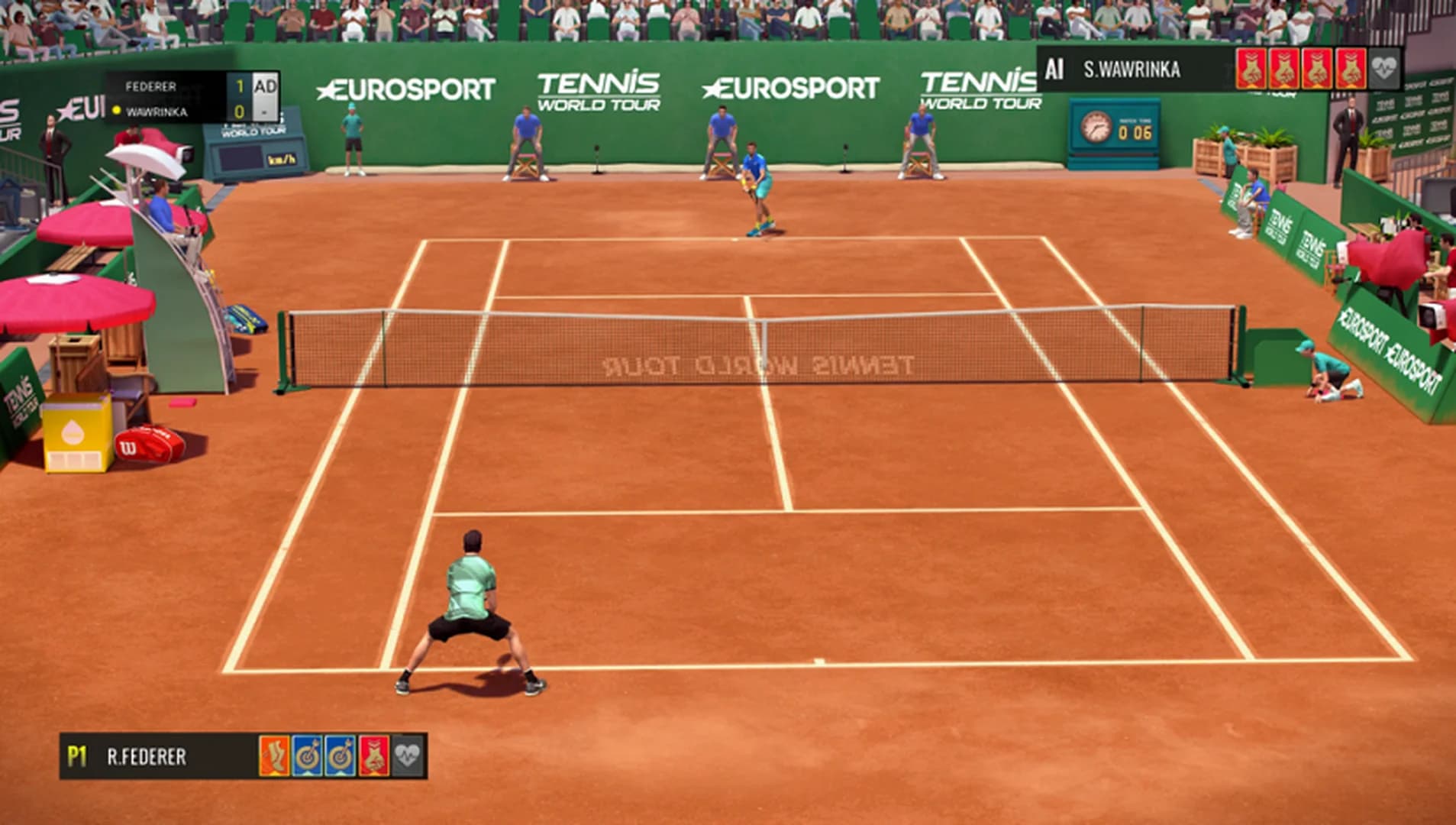Click the AI opponent tag
Screen dimensions: 1456x825
pyautogui.click(x=1055, y=69)
